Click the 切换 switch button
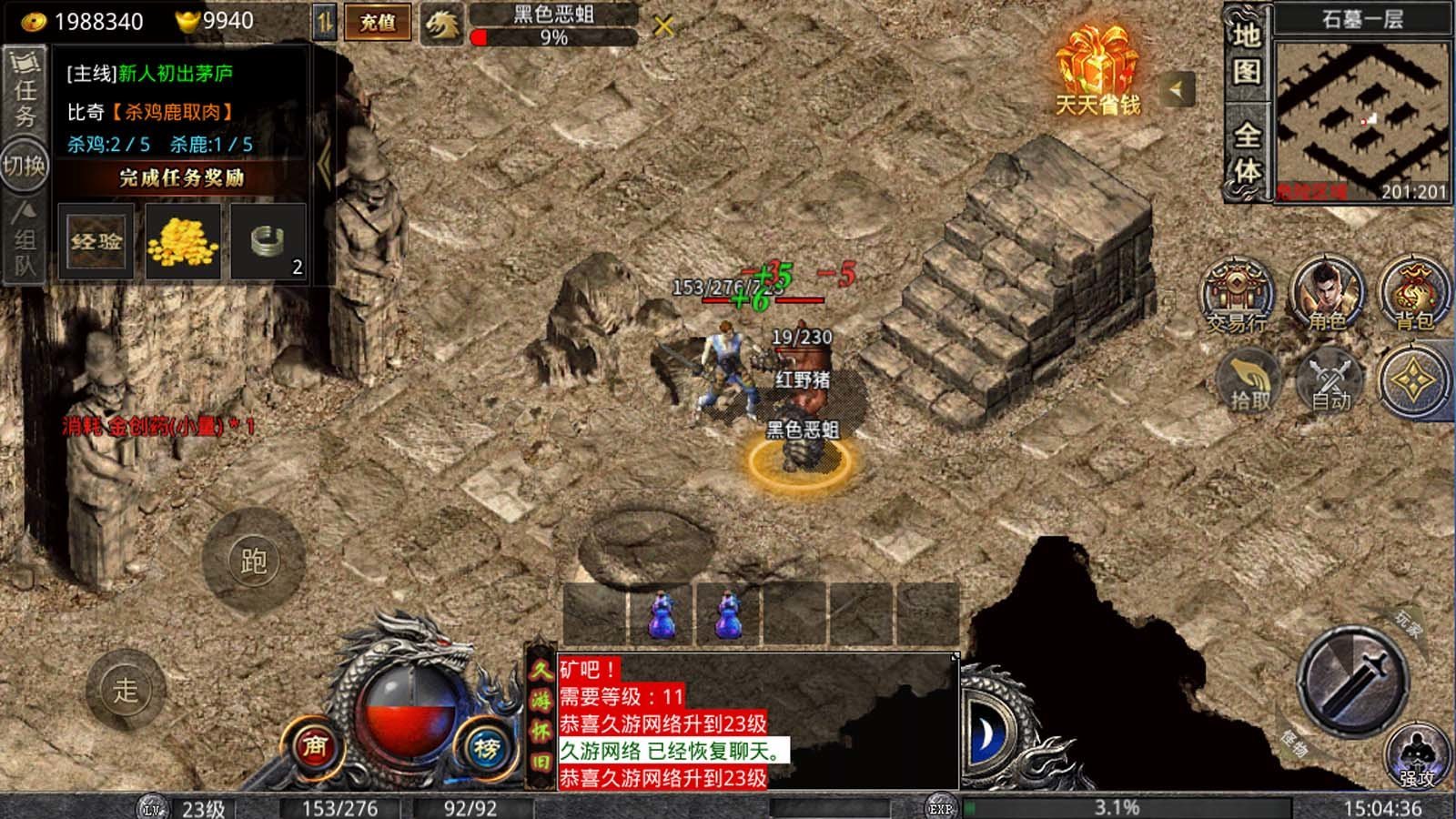Image resolution: width=1456 pixels, height=819 pixels. (25, 166)
